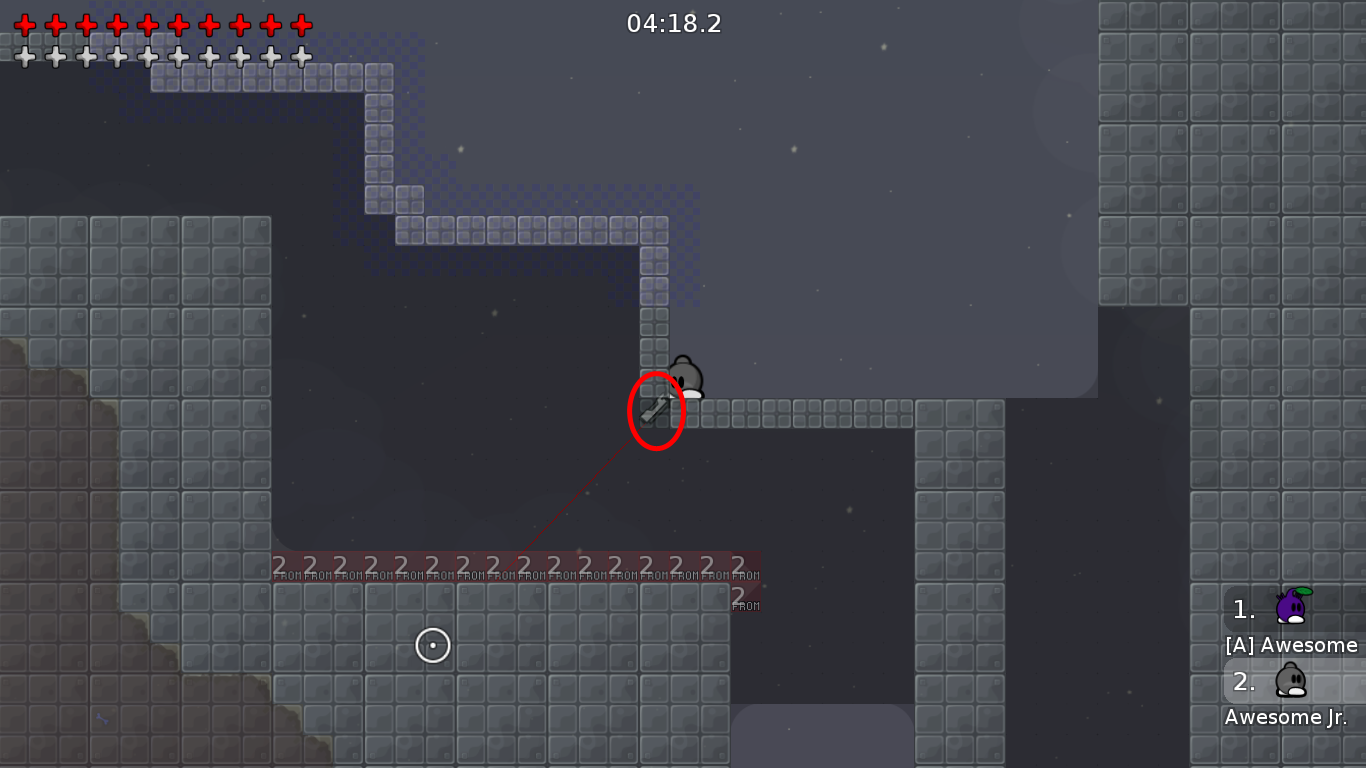
Task: Select the circled weapon pickup
Action: coord(655,408)
